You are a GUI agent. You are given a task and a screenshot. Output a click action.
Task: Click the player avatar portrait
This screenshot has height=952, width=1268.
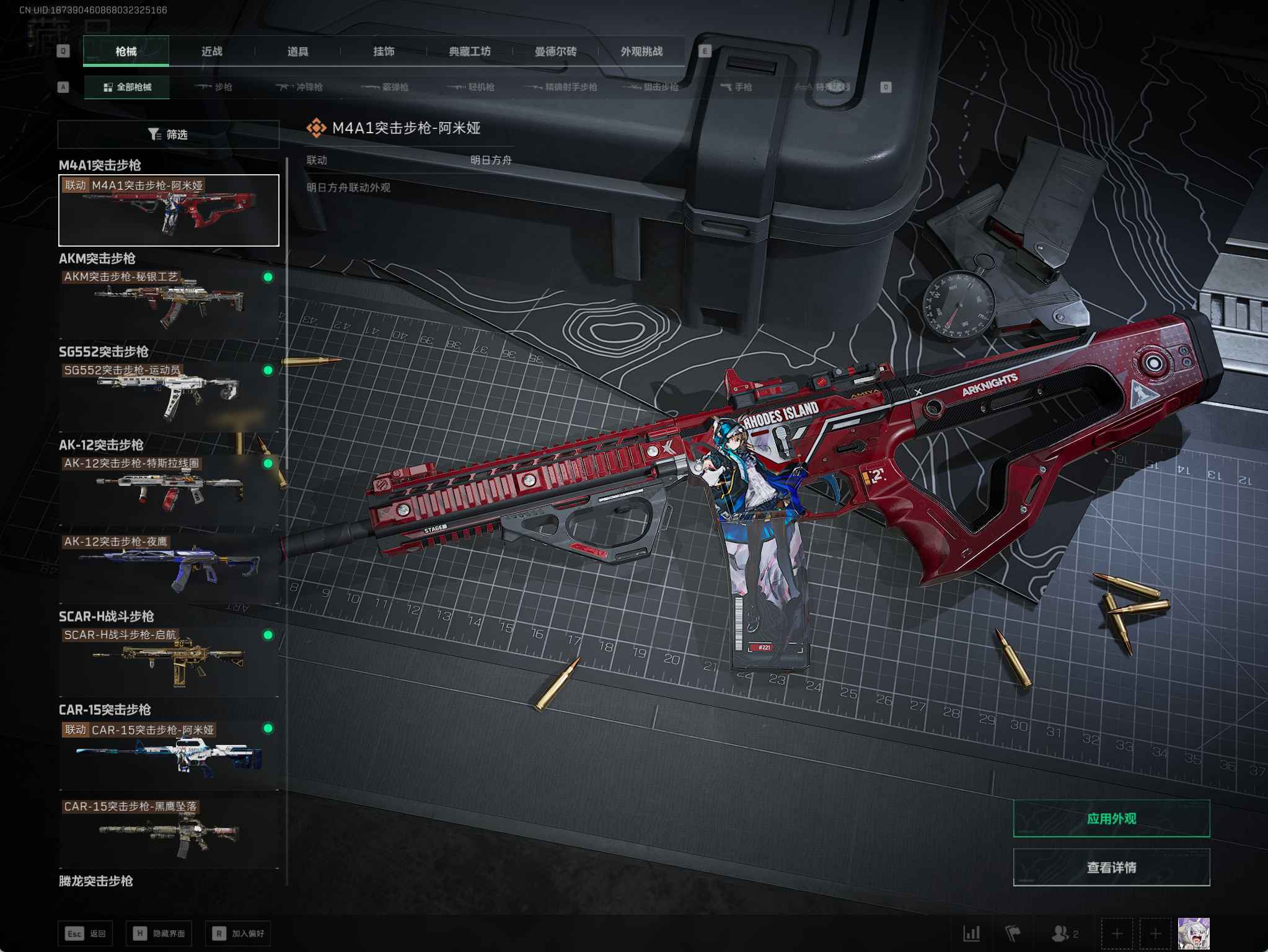pyautogui.click(x=1193, y=933)
